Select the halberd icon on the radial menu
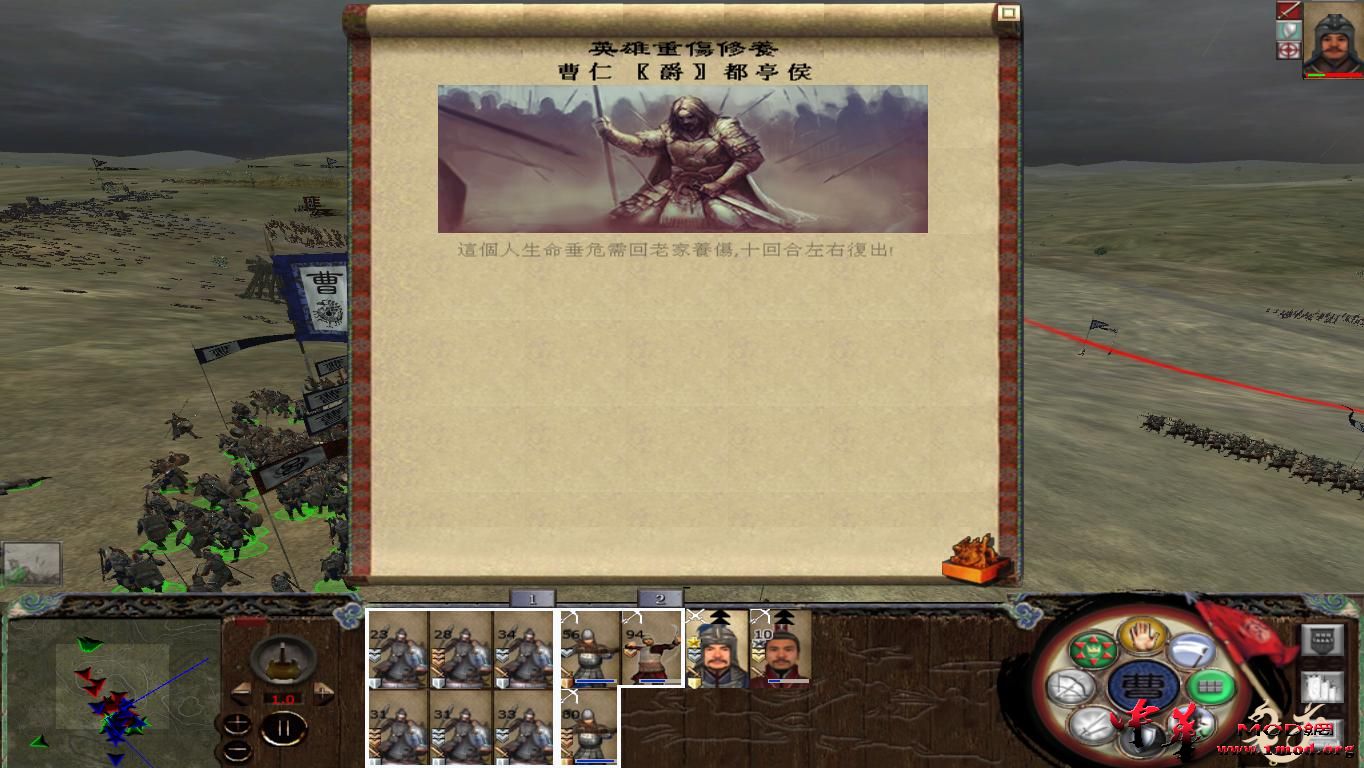1364x768 pixels. click(1191, 650)
